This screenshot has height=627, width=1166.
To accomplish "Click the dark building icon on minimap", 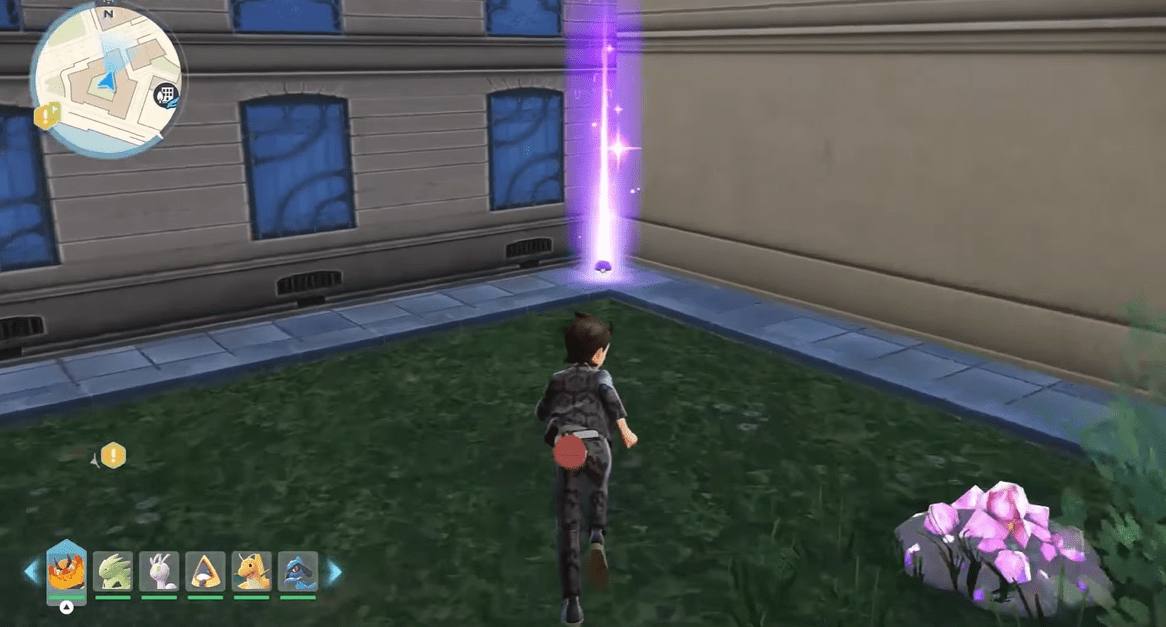I will [166, 96].
